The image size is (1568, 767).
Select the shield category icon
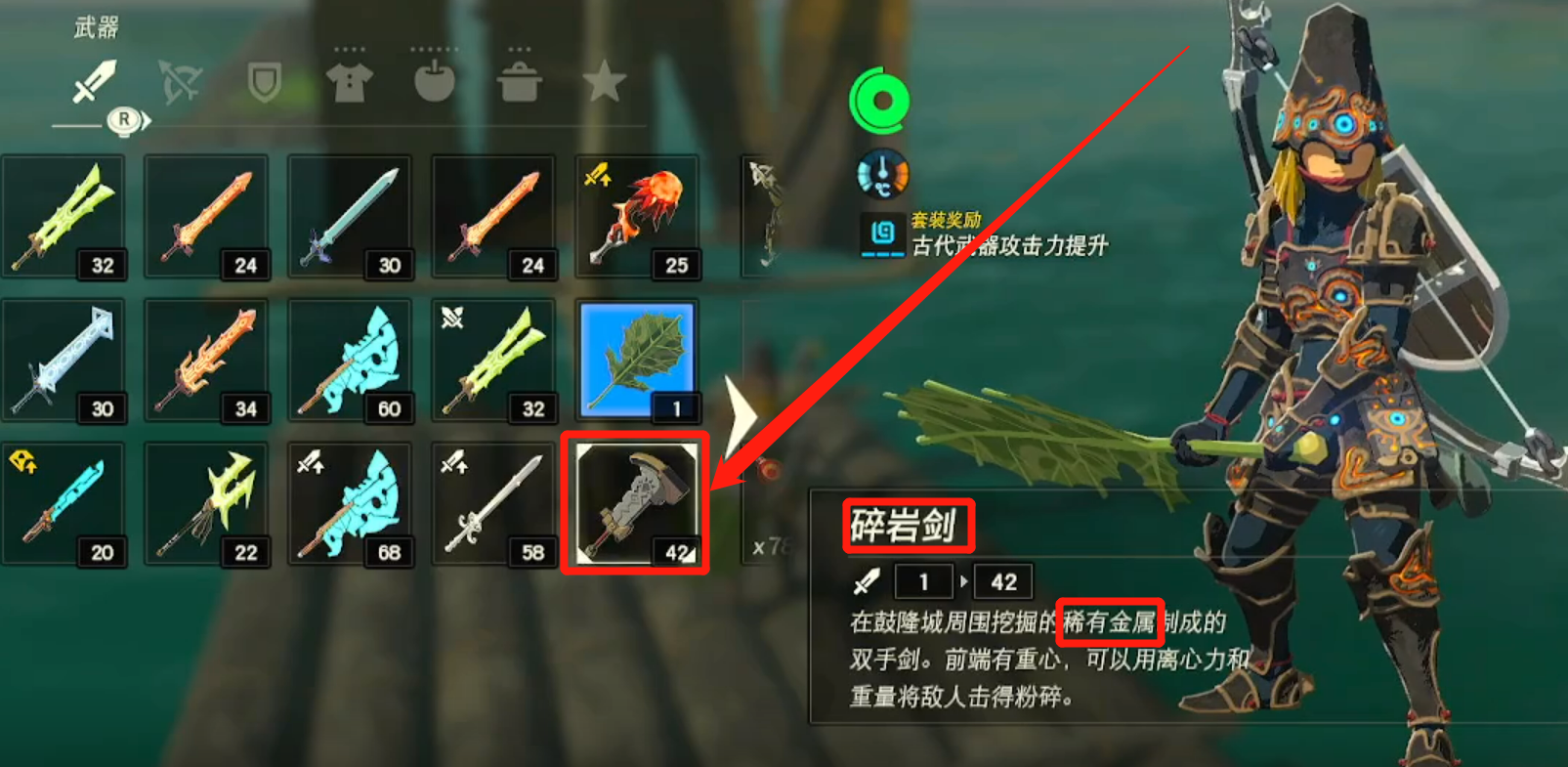(x=264, y=83)
